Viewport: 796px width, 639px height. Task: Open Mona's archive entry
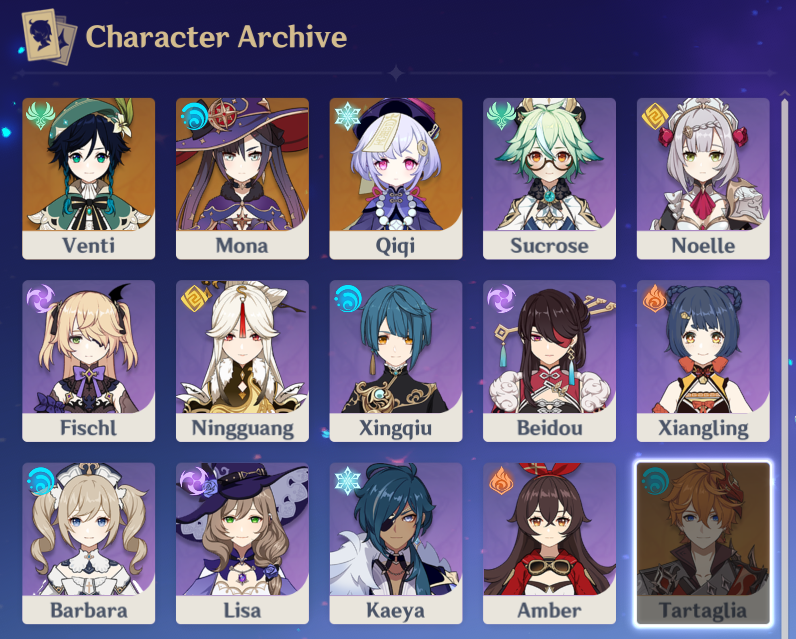242,178
